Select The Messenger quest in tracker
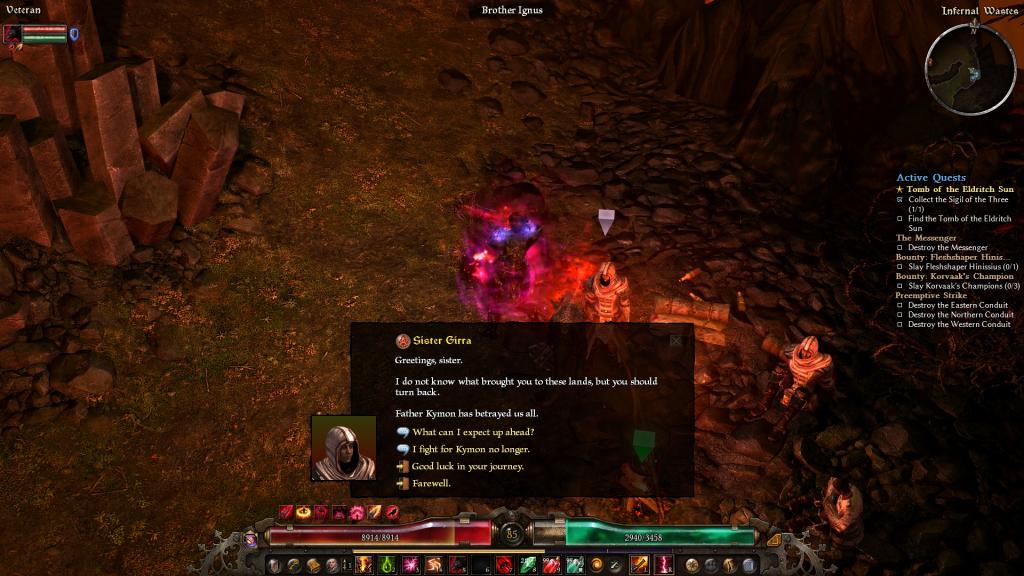The height and width of the screenshot is (576, 1024). (x=927, y=238)
